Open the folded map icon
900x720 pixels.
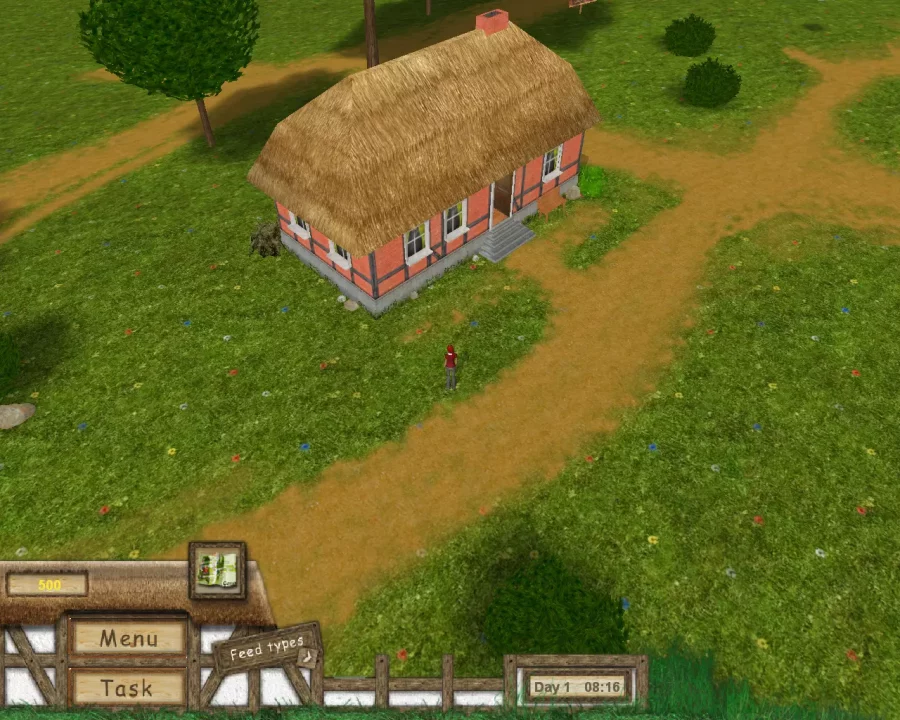click(x=217, y=570)
